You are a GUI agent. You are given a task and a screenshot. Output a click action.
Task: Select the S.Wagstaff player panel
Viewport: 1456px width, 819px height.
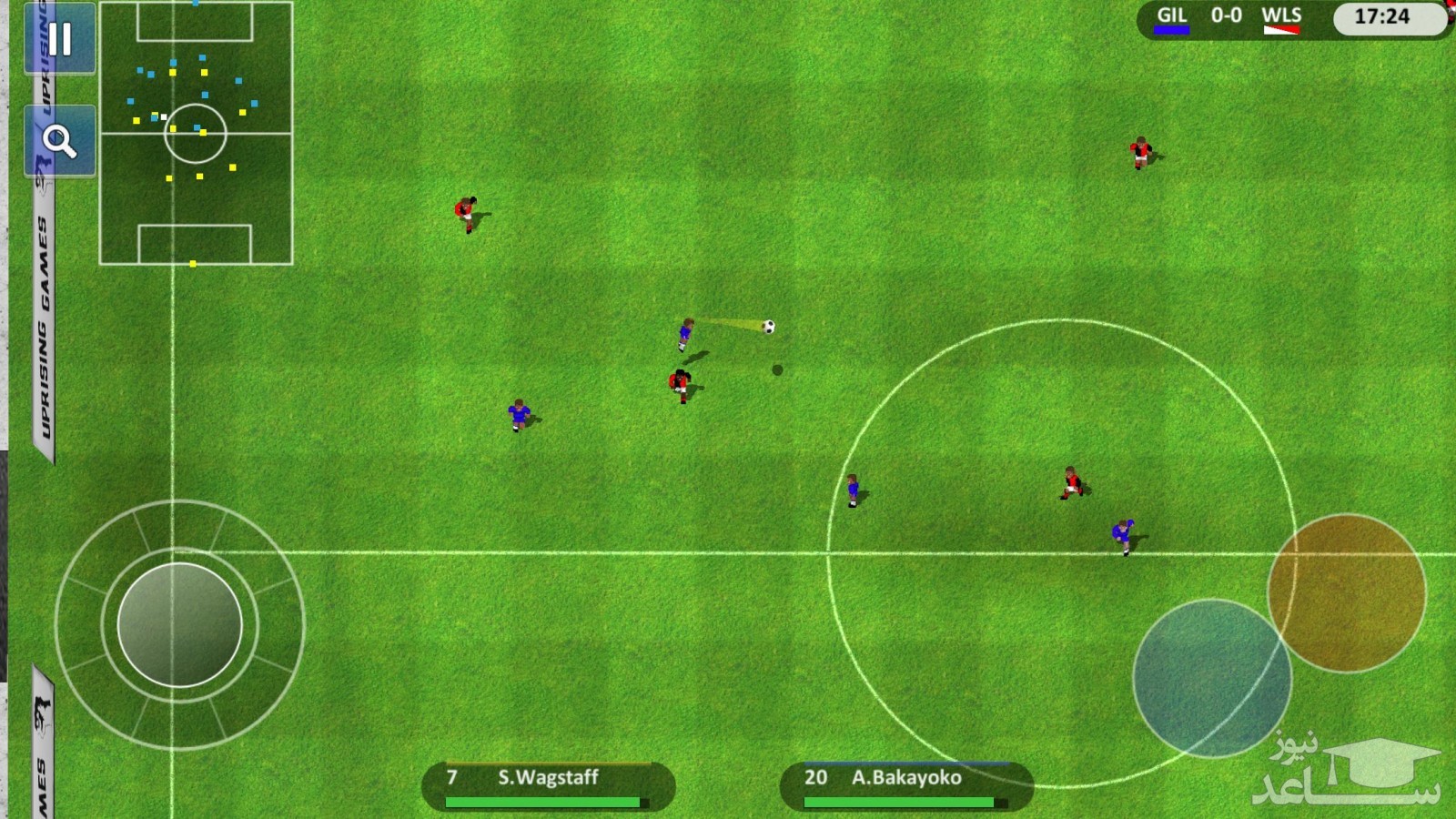pyautogui.click(x=548, y=784)
